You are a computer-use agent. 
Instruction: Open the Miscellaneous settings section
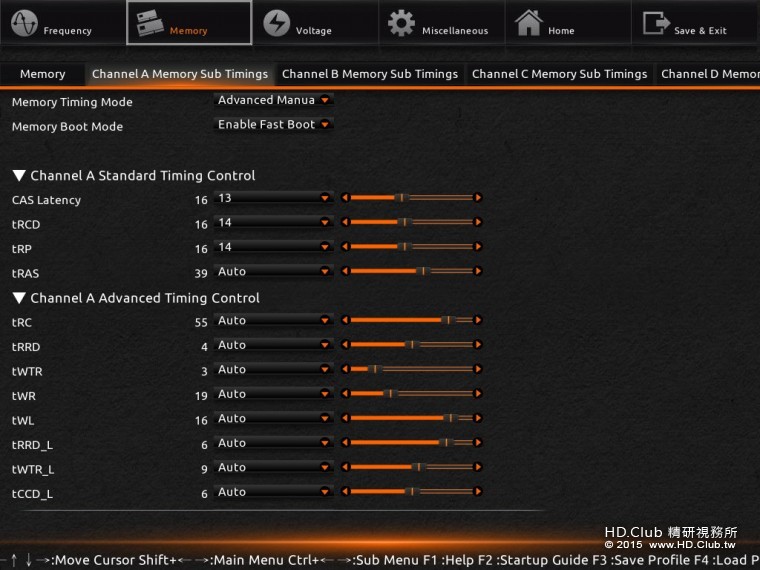440,24
